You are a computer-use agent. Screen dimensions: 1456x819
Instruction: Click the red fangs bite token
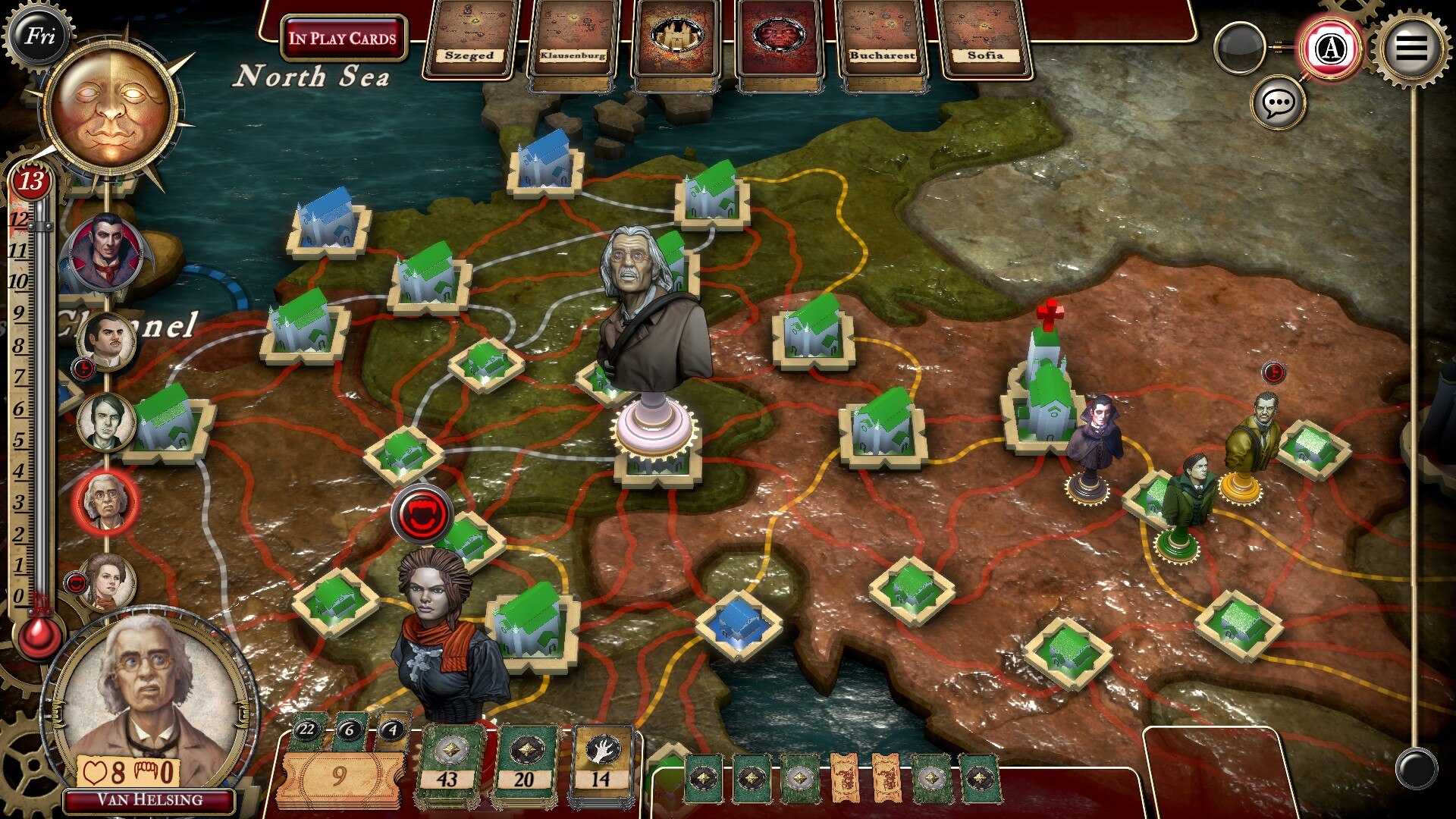coord(422,515)
